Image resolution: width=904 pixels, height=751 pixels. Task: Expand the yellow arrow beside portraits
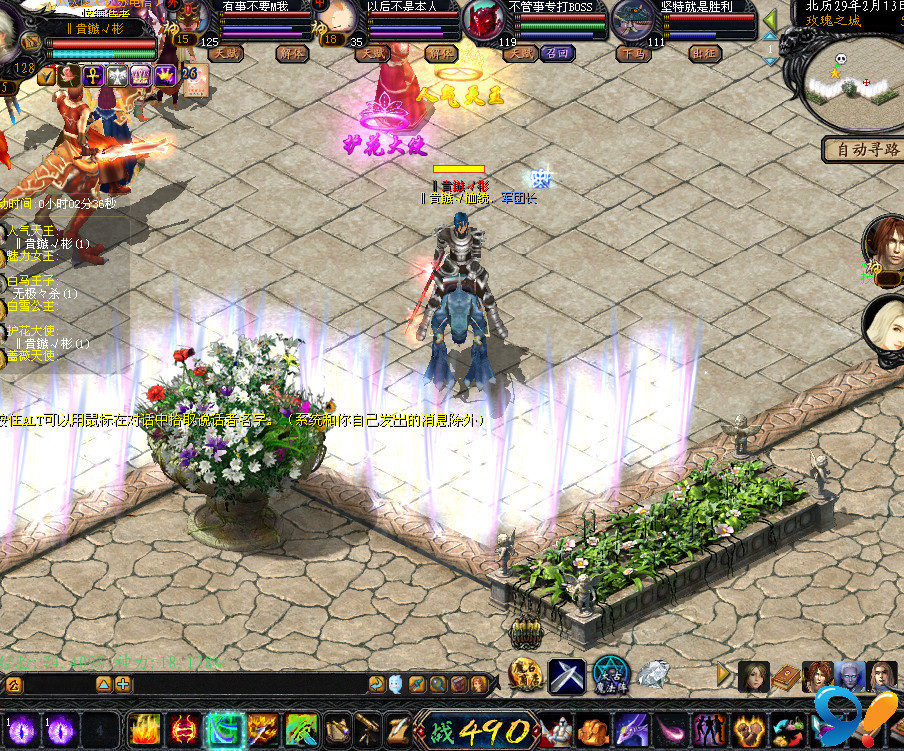725,675
